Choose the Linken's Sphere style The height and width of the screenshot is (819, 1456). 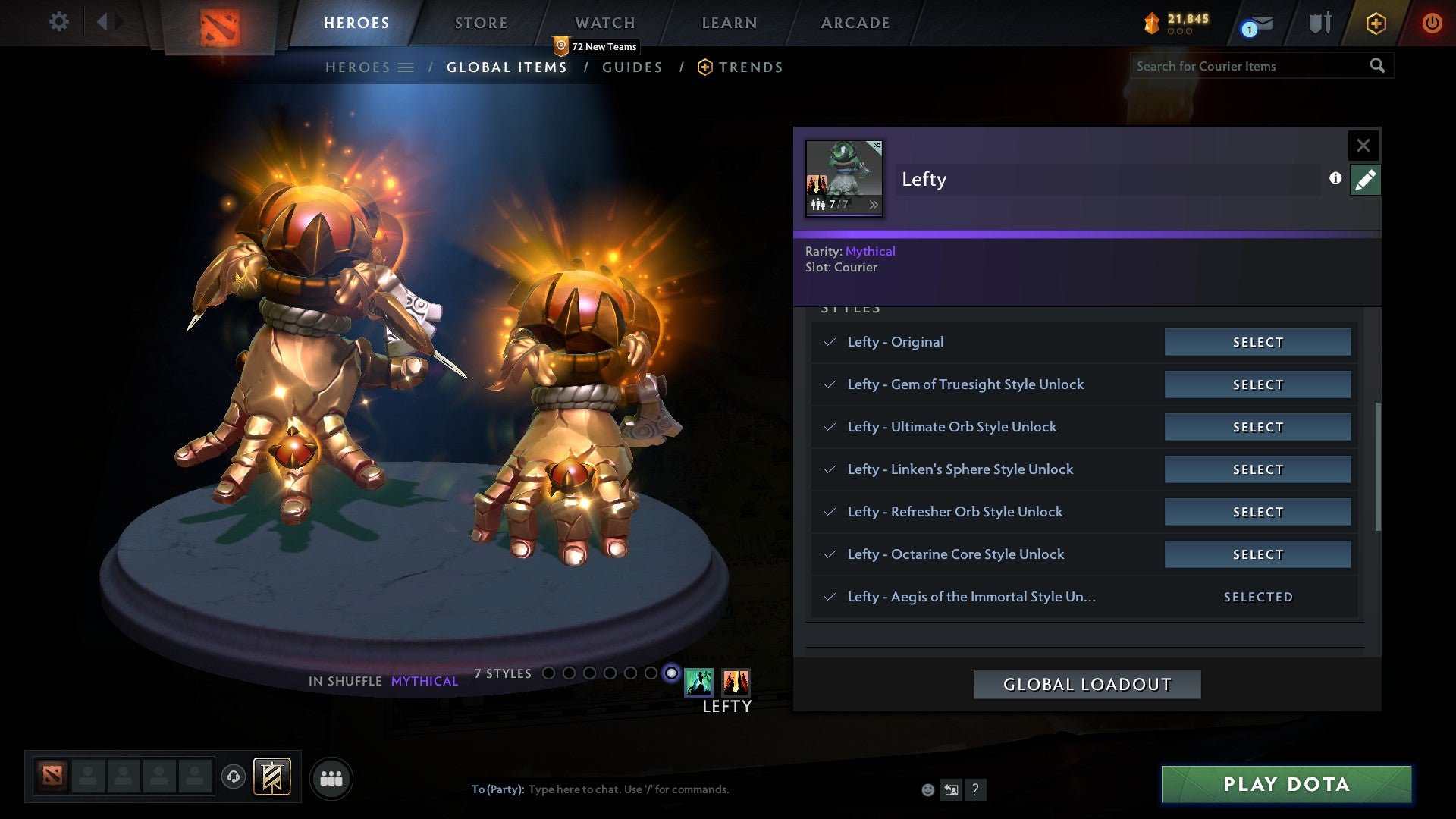coord(1257,469)
